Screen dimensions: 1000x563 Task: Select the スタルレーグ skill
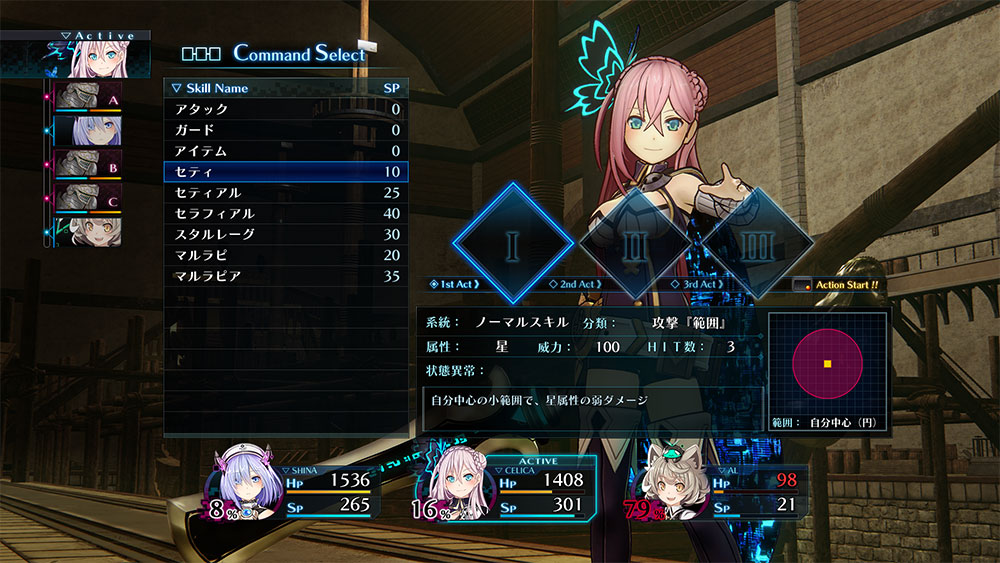(x=284, y=234)
